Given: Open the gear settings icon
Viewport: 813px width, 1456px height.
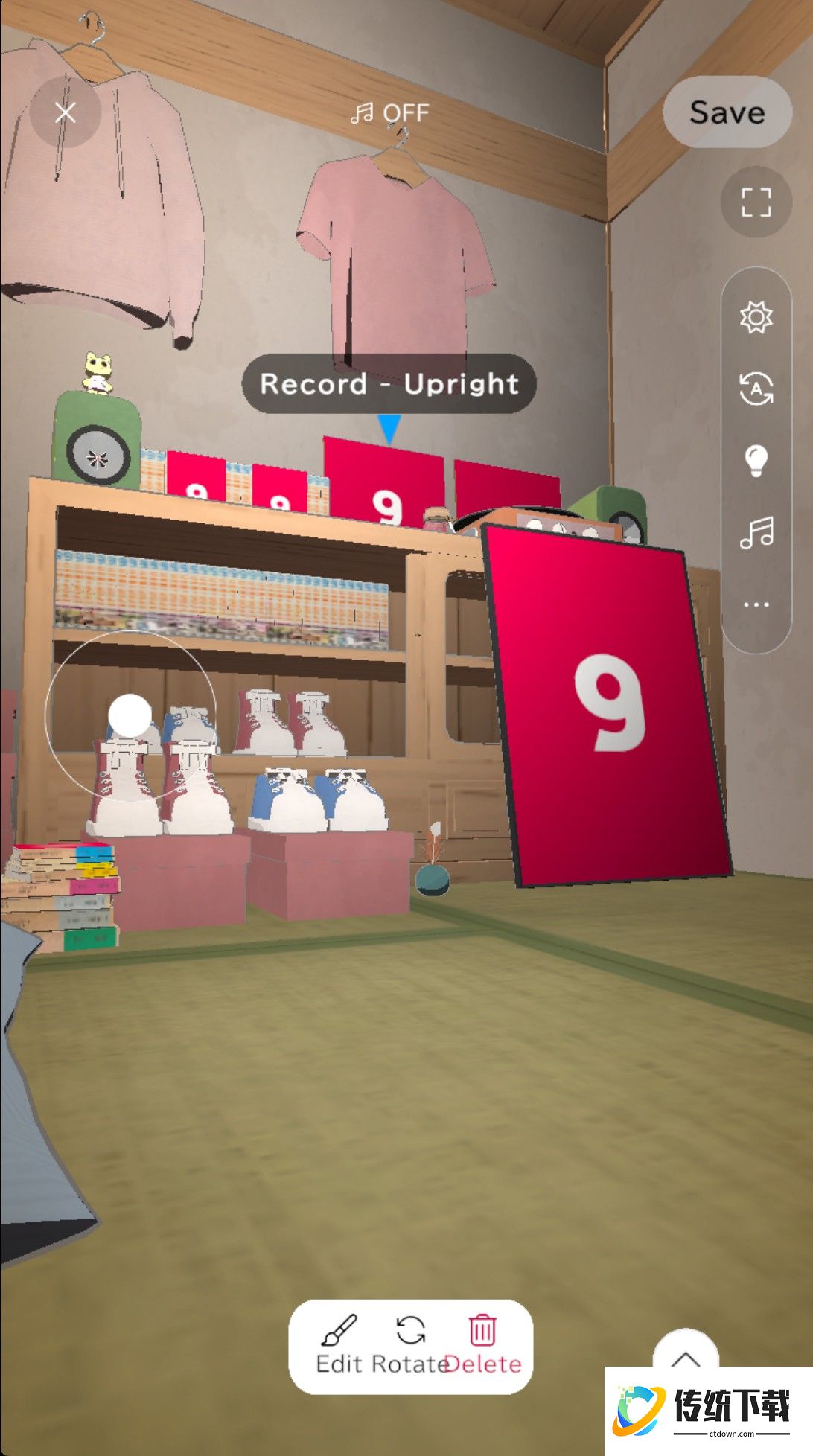Looking at the screenshot, I should (x=756, y=318).
